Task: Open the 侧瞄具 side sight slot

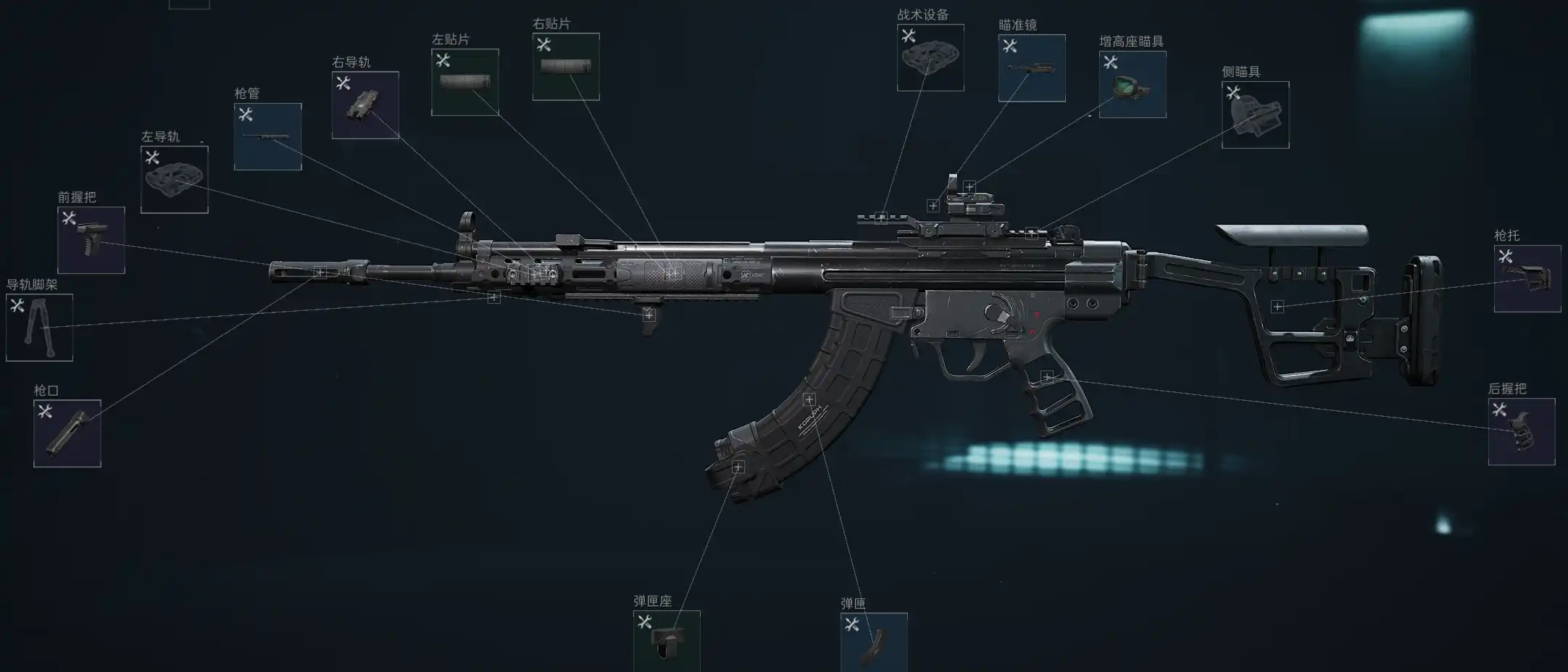Action: (x=1256, y=115)
